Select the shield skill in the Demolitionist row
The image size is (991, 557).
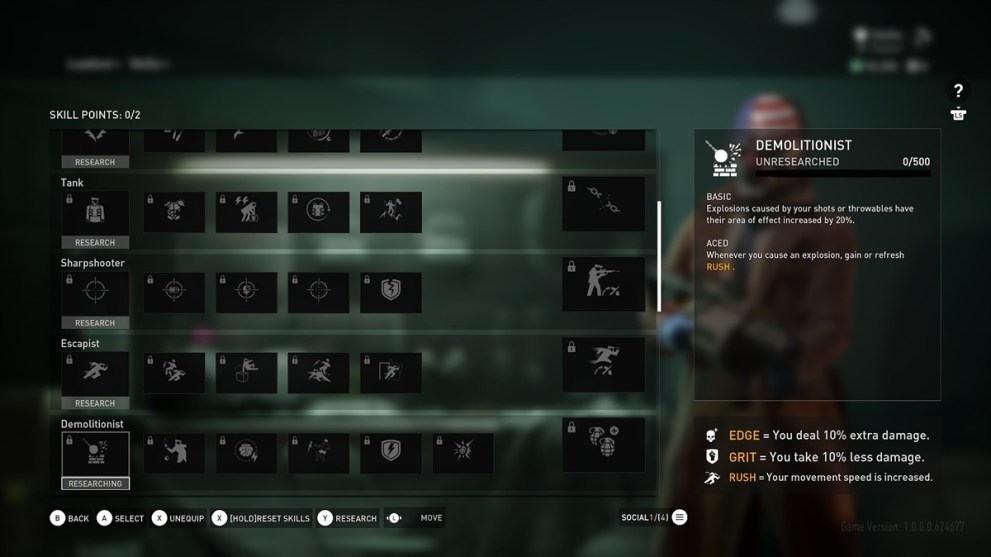pyautogui.click(x=391, y=453)
